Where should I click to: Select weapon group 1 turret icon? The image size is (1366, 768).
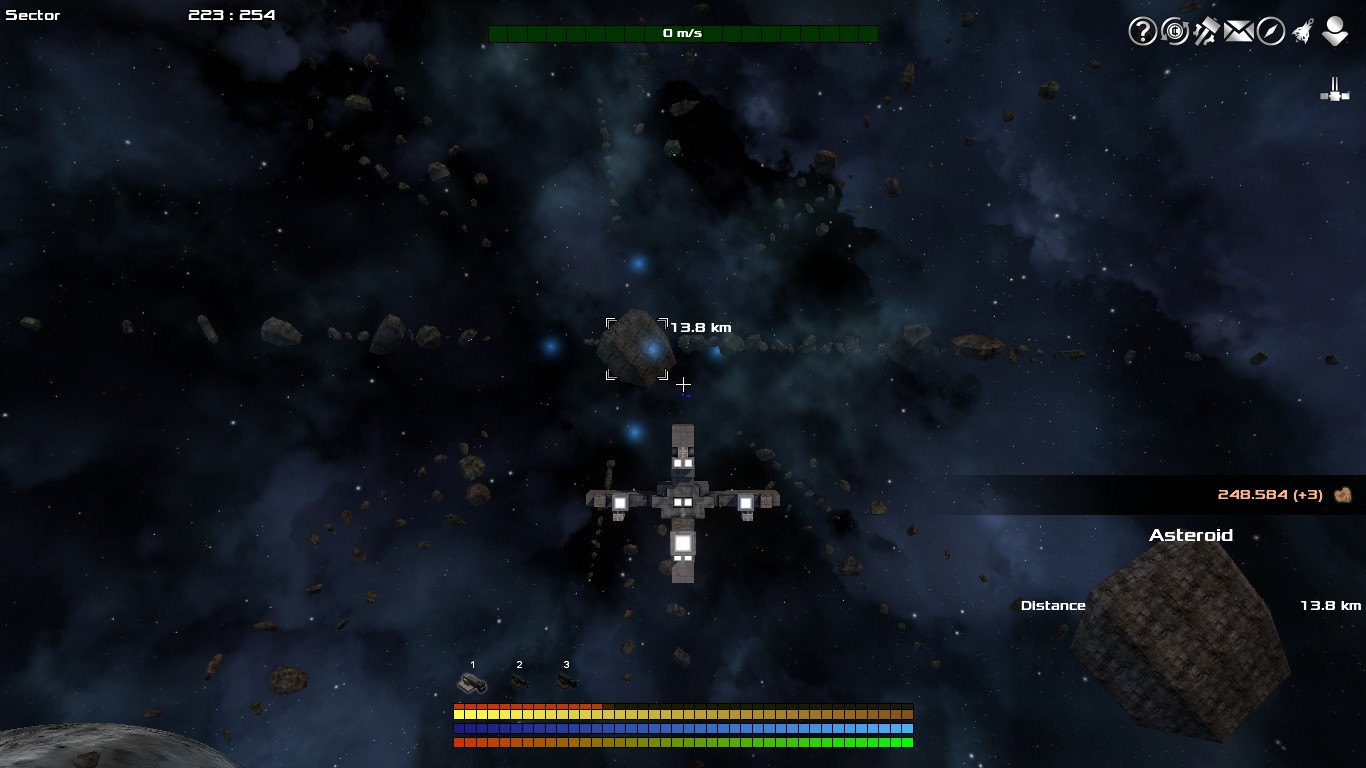(472, 683)
